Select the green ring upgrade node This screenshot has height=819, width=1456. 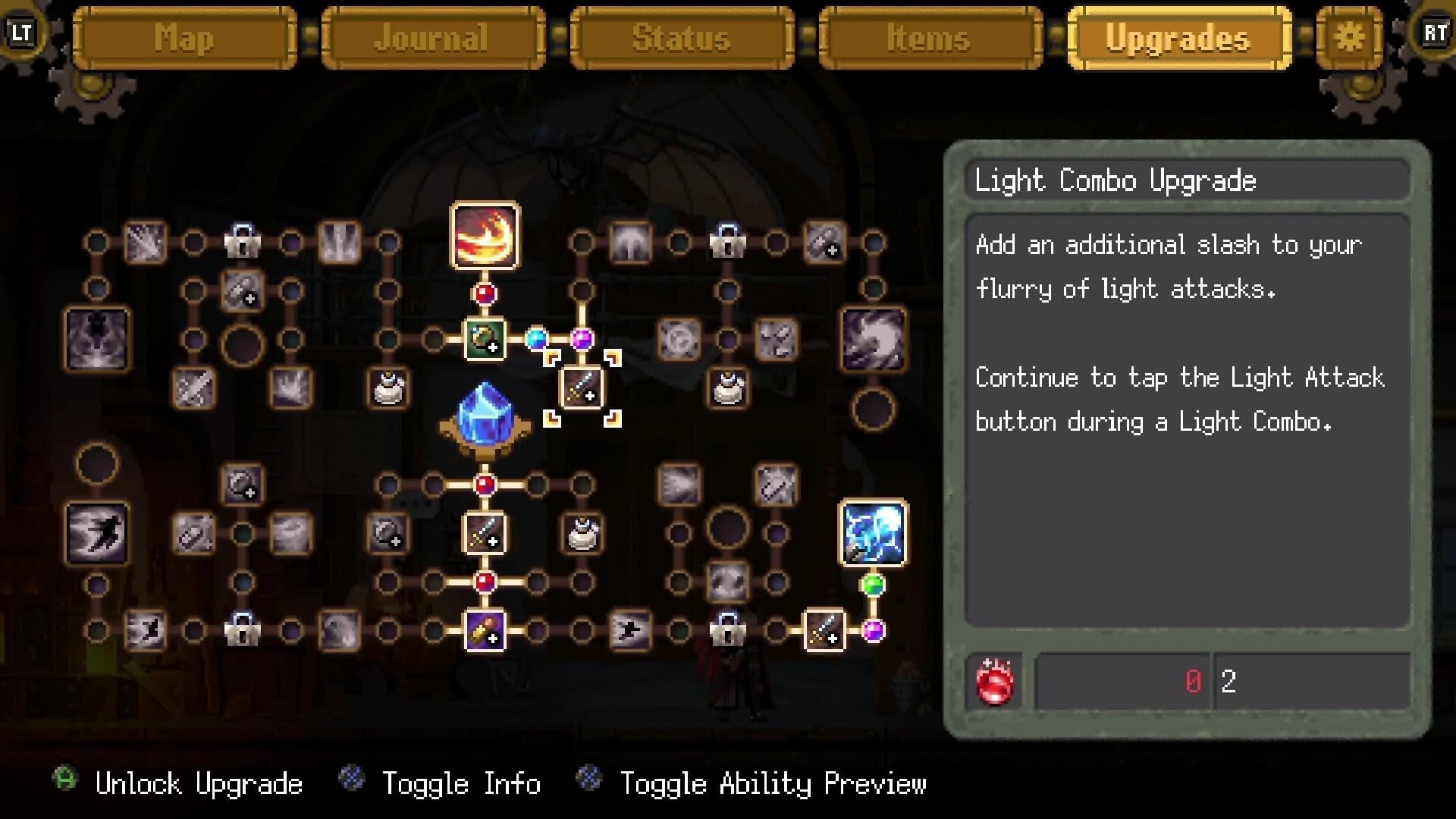pos(485,339)
